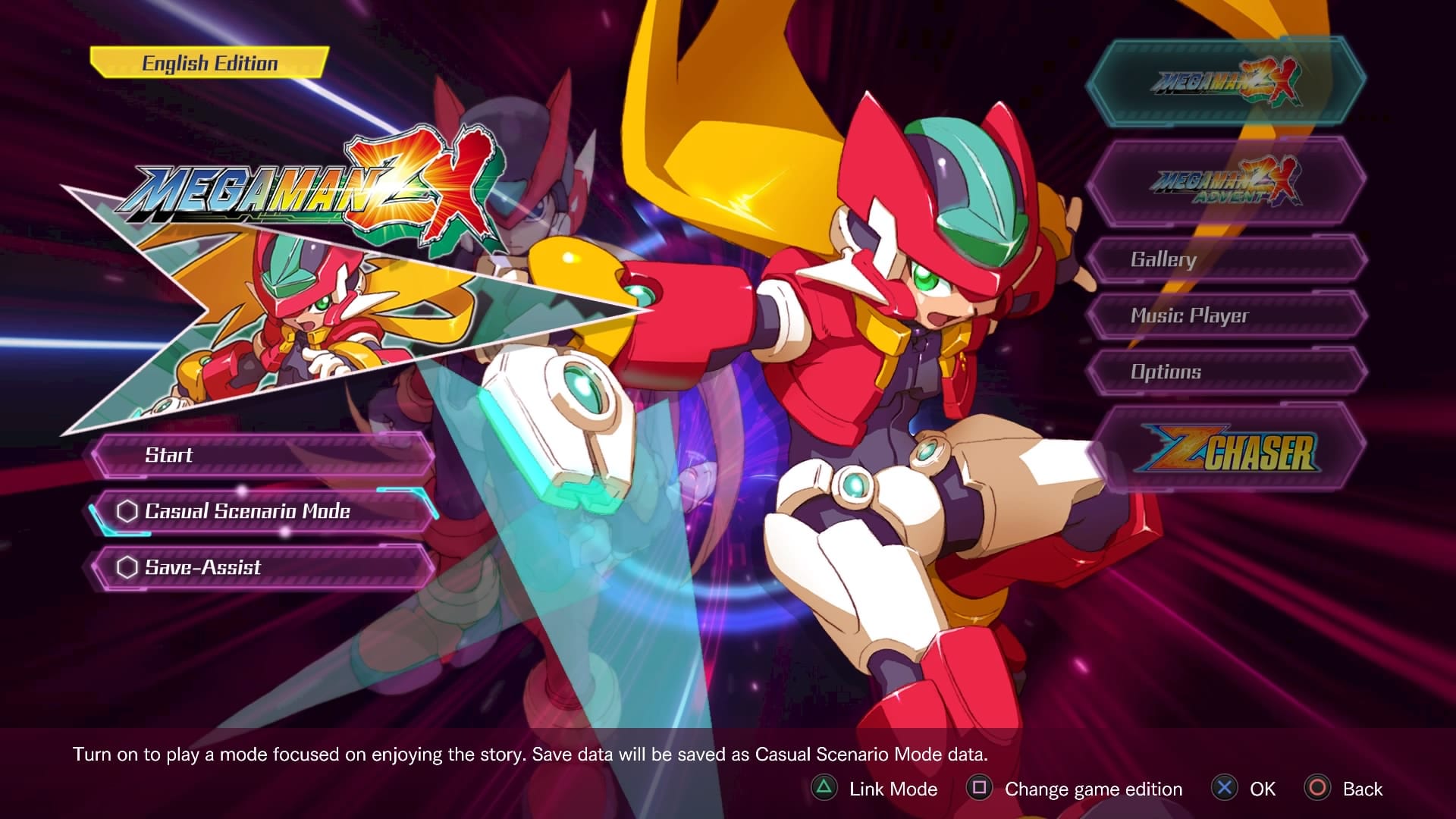
Task: Launch the Music Player
Action: point(1225,315)
